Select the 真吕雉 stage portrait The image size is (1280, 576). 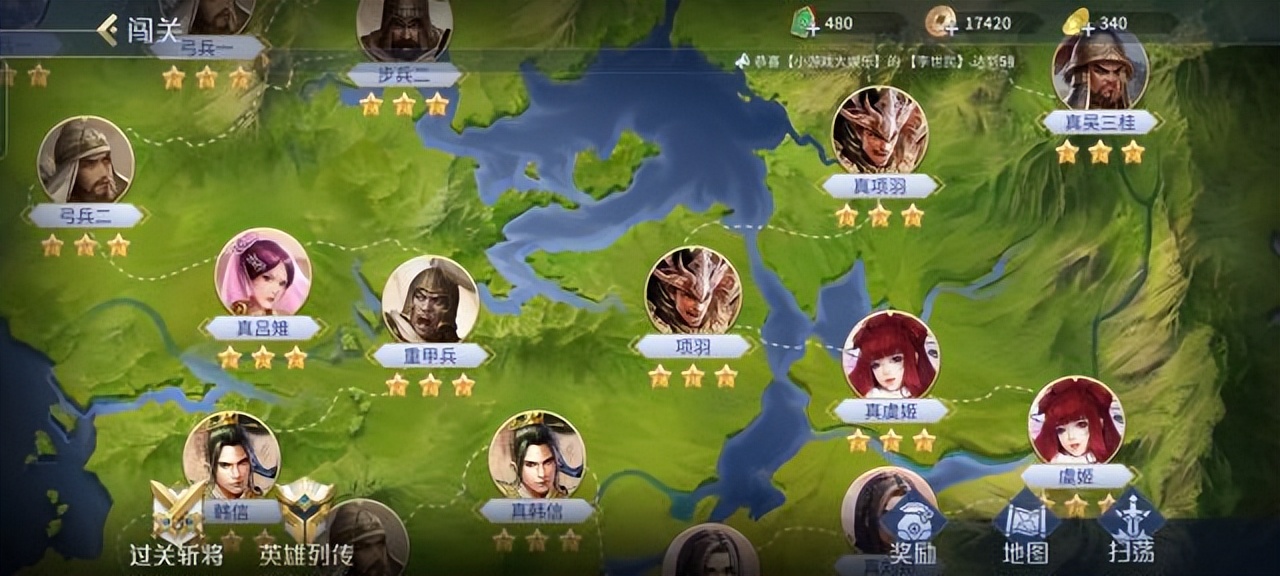[263, 273]
